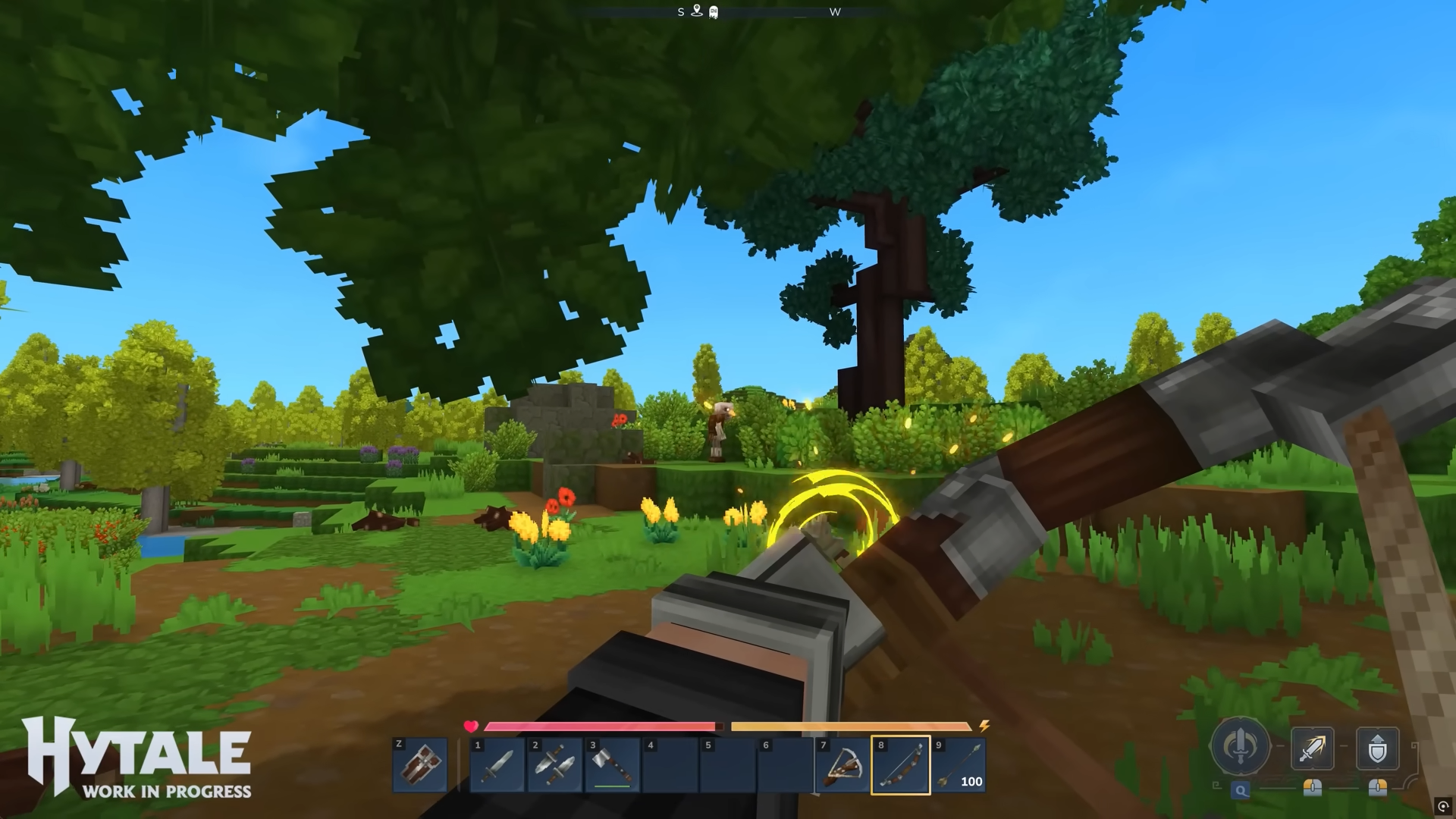Trigger the shield with up-arrow ability
Viewport: 1456px width, 819px height.
(x=1377, y=748)
